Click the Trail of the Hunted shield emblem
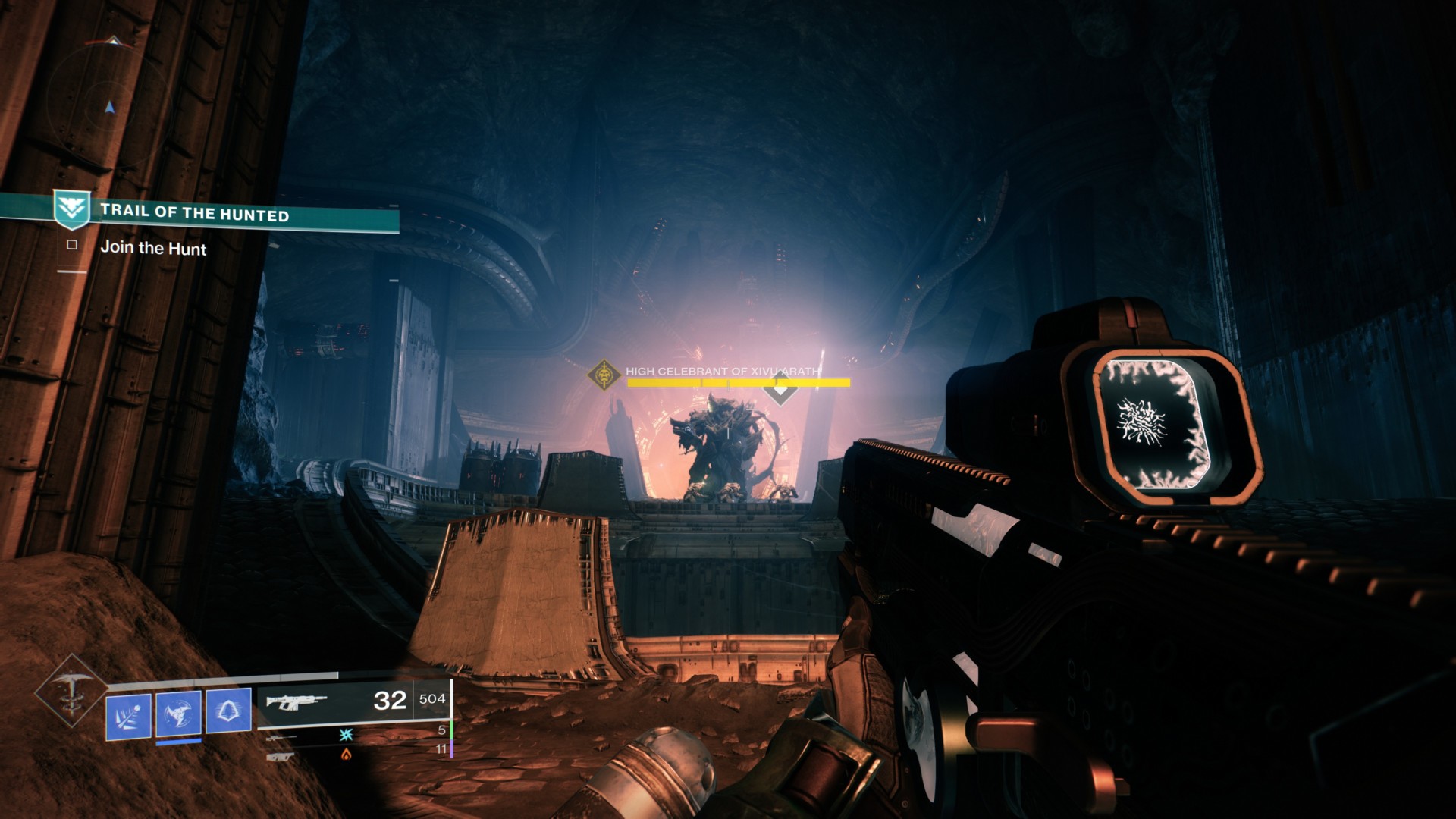 point(72,209)
